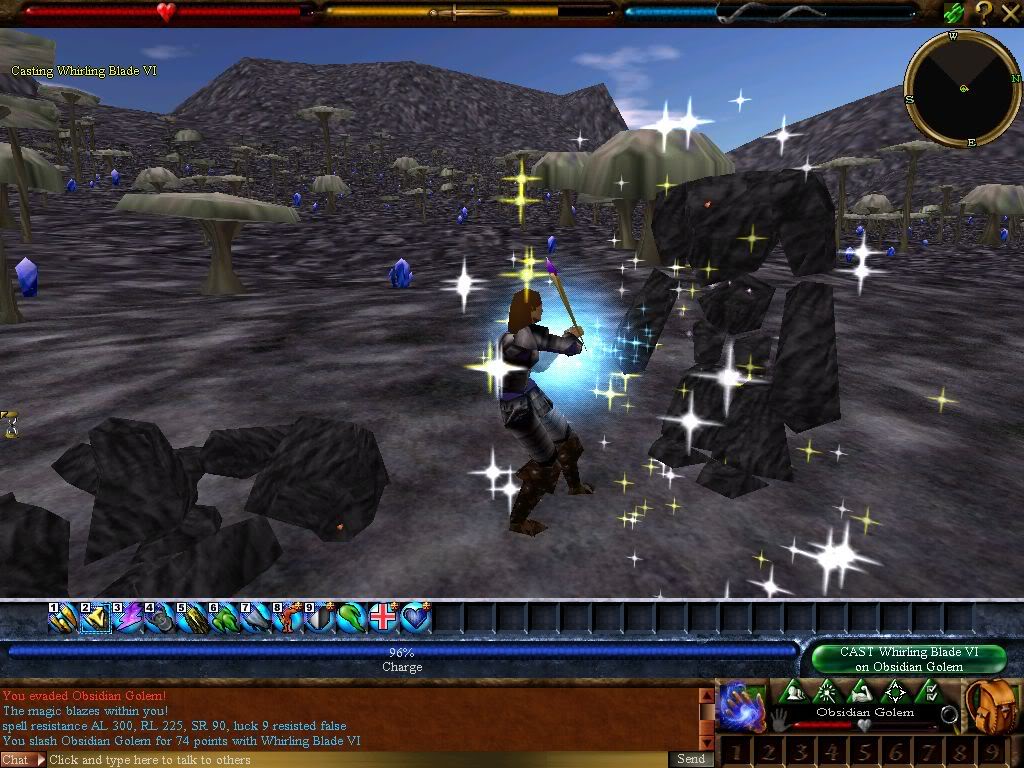Open the glowing magic hand spellcasting panel
This screenshot has height=768, width=1024.
pos(741,705)
